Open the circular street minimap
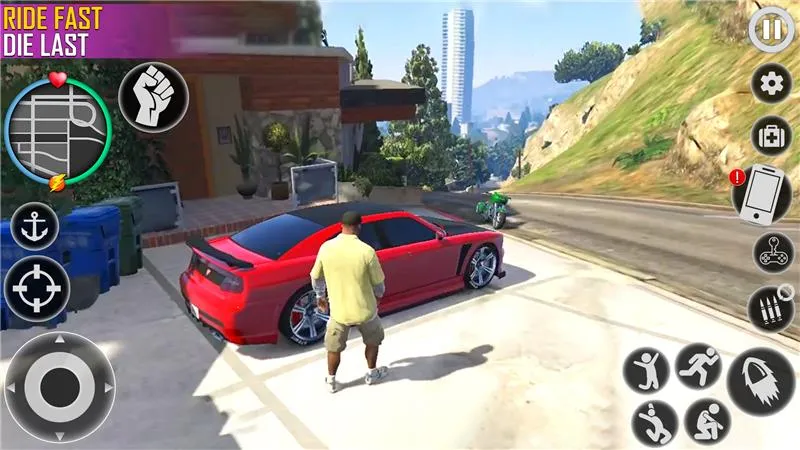The image size is (800, 450). point(56,128)
